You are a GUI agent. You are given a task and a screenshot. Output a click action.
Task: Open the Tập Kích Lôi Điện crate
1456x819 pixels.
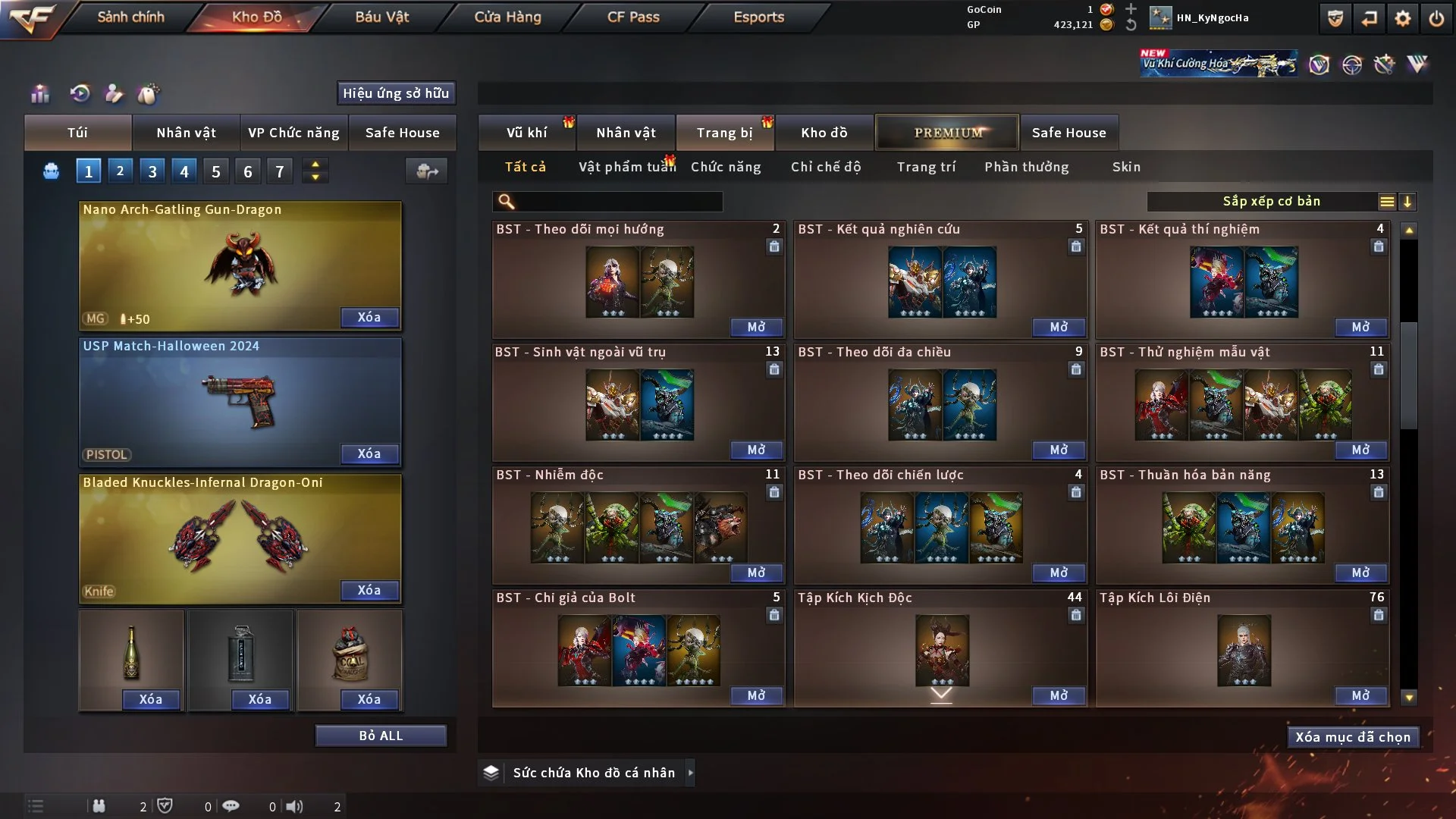point(1360,695)
